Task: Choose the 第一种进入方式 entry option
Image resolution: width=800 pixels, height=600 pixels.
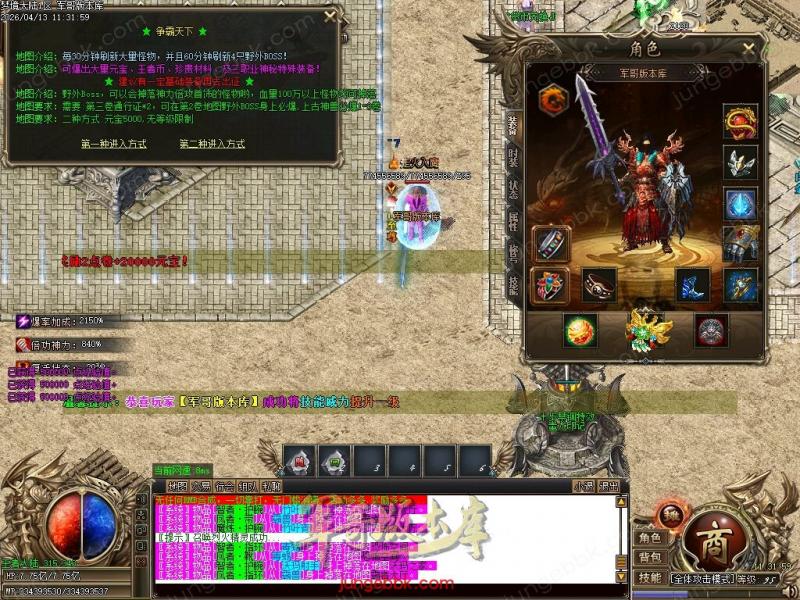Action: coord(114,144)
